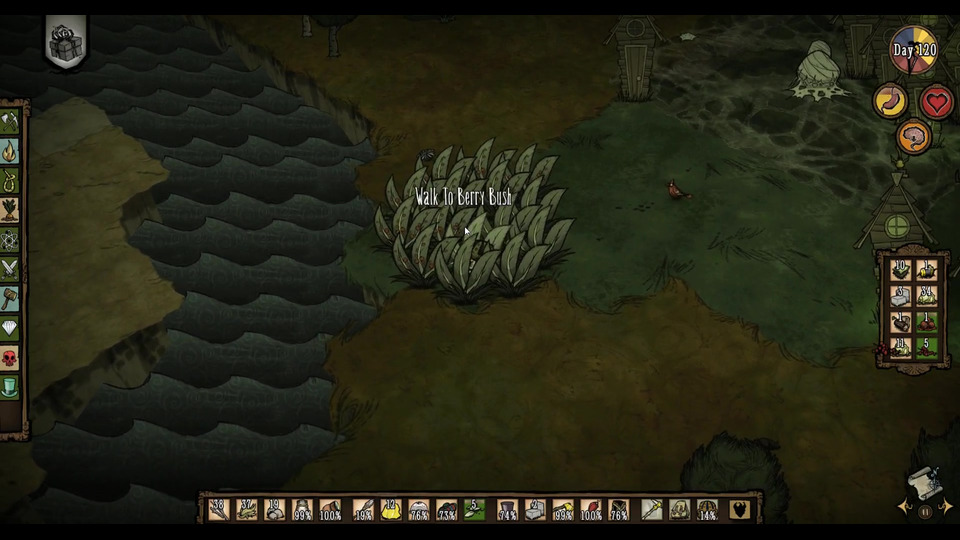The height and width of the screenshot is (540, 960).
Task: Select the cut stone stack of 3 in backpack
Action: [x=900, y=297]
